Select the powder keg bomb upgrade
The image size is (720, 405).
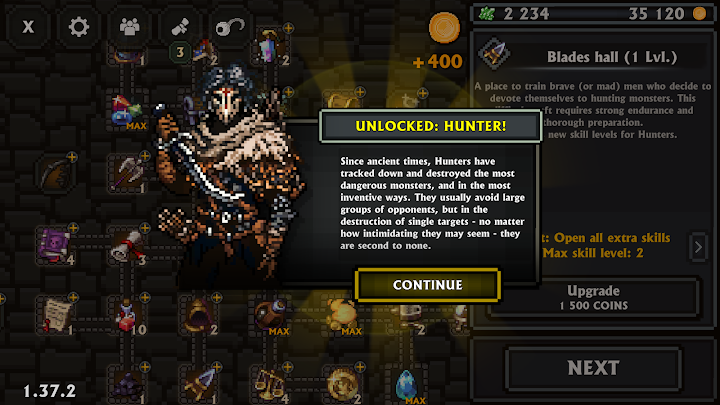(x=270, y=315)
